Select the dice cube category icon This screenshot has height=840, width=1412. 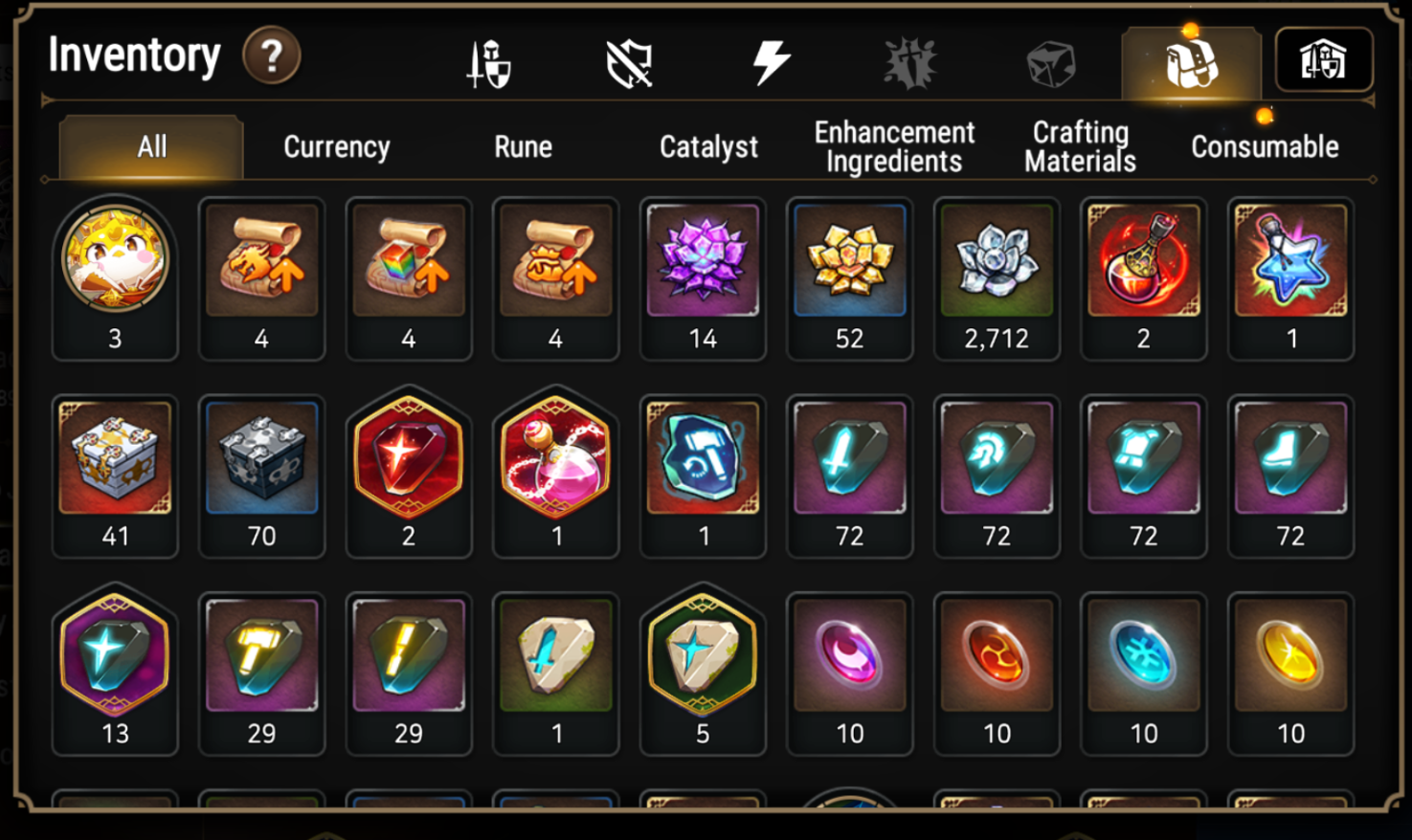tap(1049, 60)
